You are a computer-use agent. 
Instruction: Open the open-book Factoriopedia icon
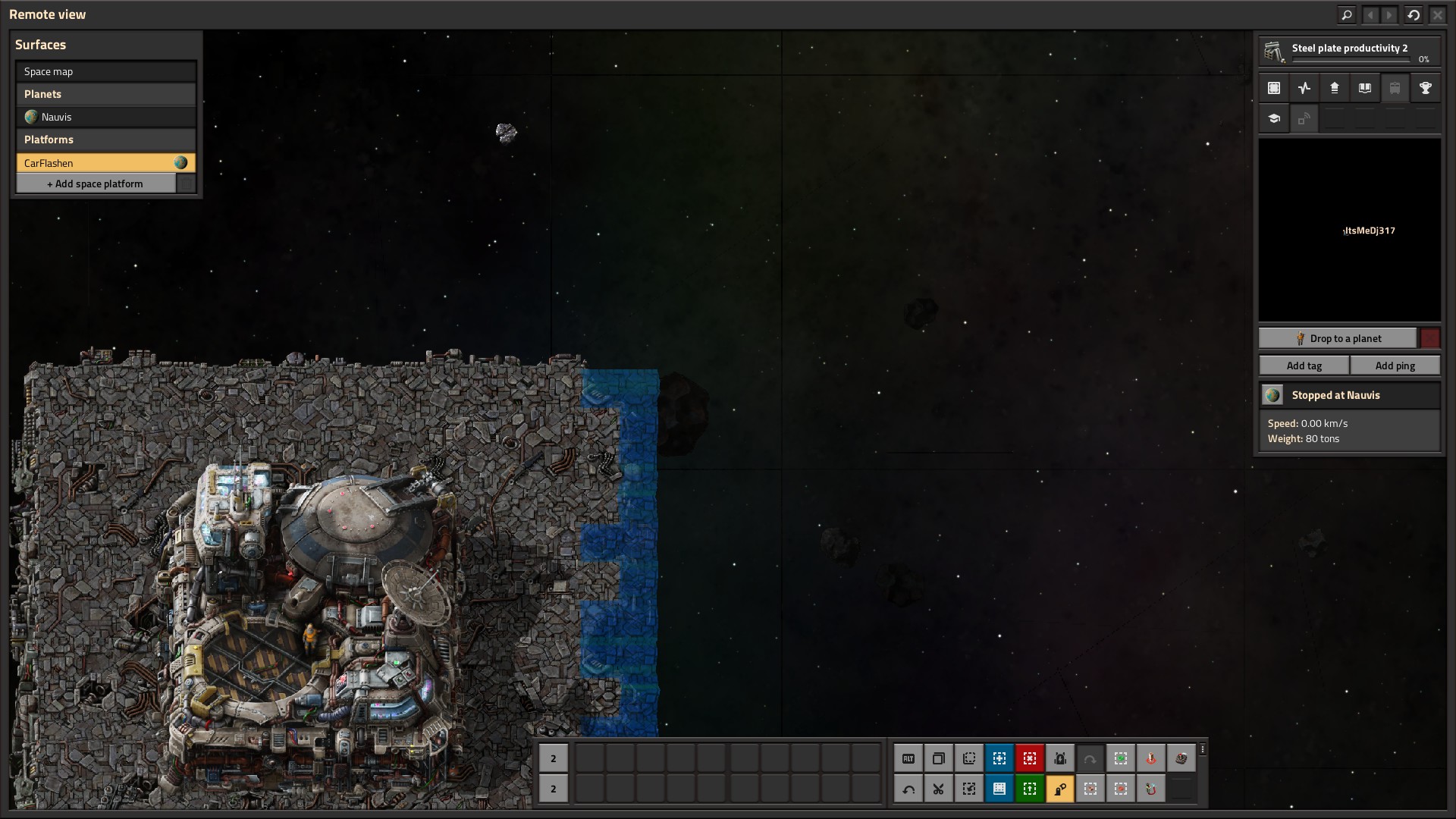1365,88
